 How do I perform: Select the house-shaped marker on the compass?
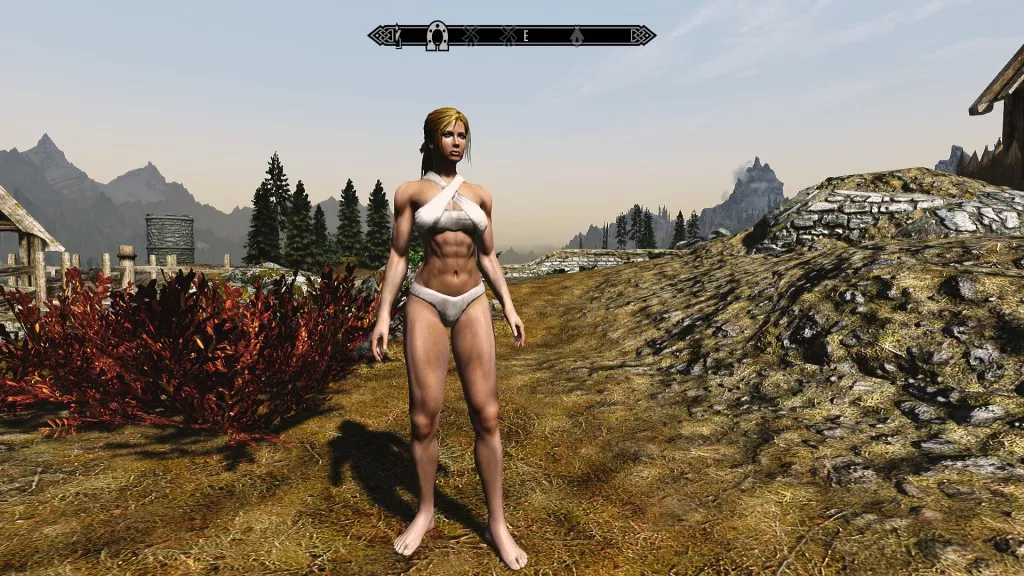(577, 36)
